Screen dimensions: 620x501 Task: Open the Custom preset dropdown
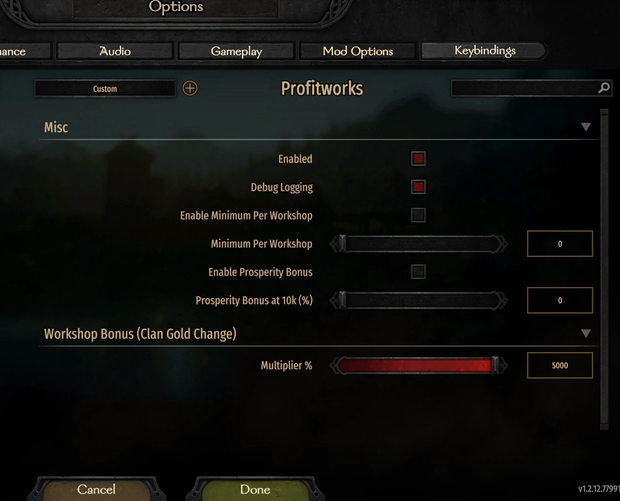coord(105,89)
